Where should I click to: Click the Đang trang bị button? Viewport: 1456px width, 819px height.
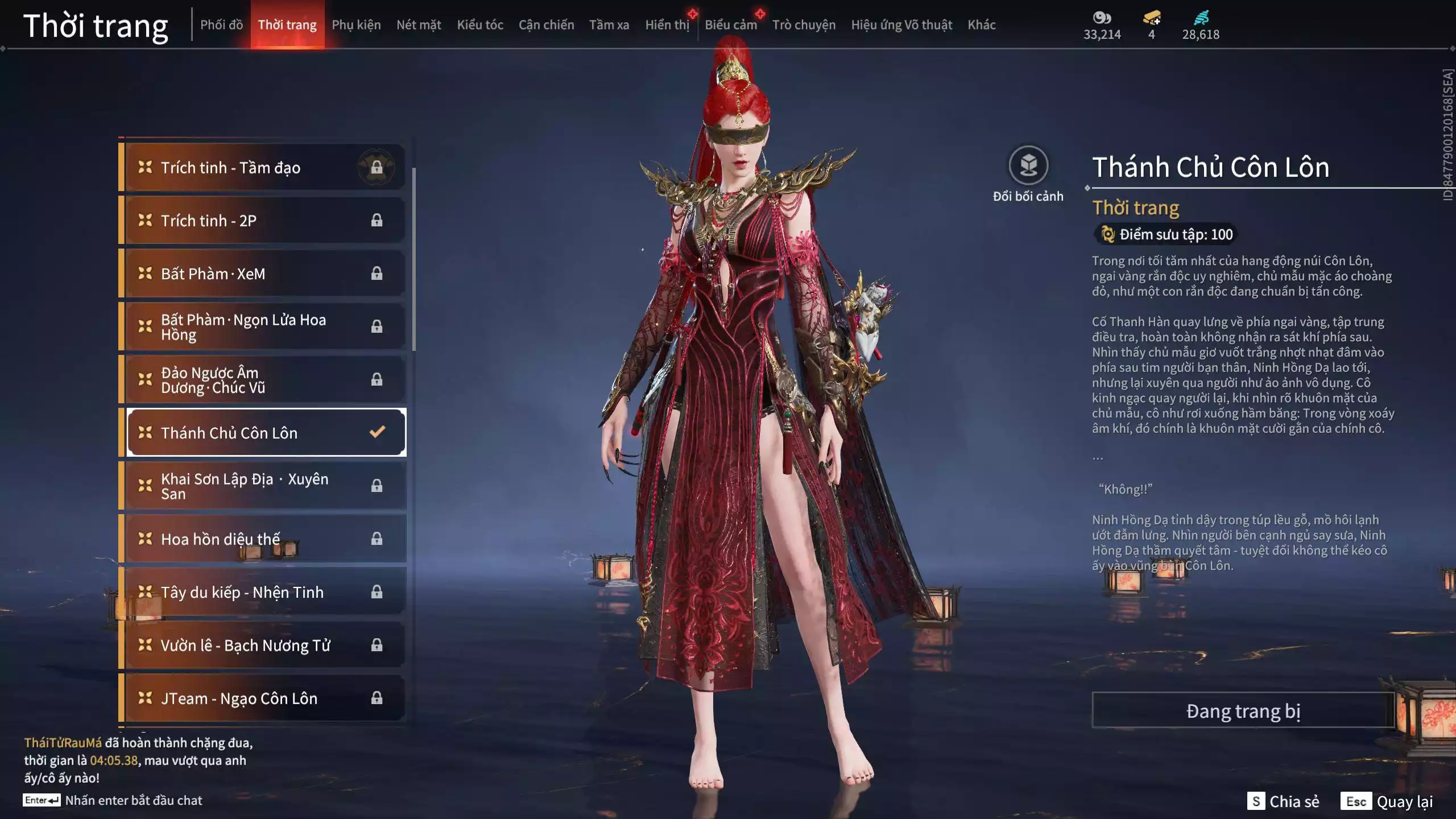[x=1243, y=711]
